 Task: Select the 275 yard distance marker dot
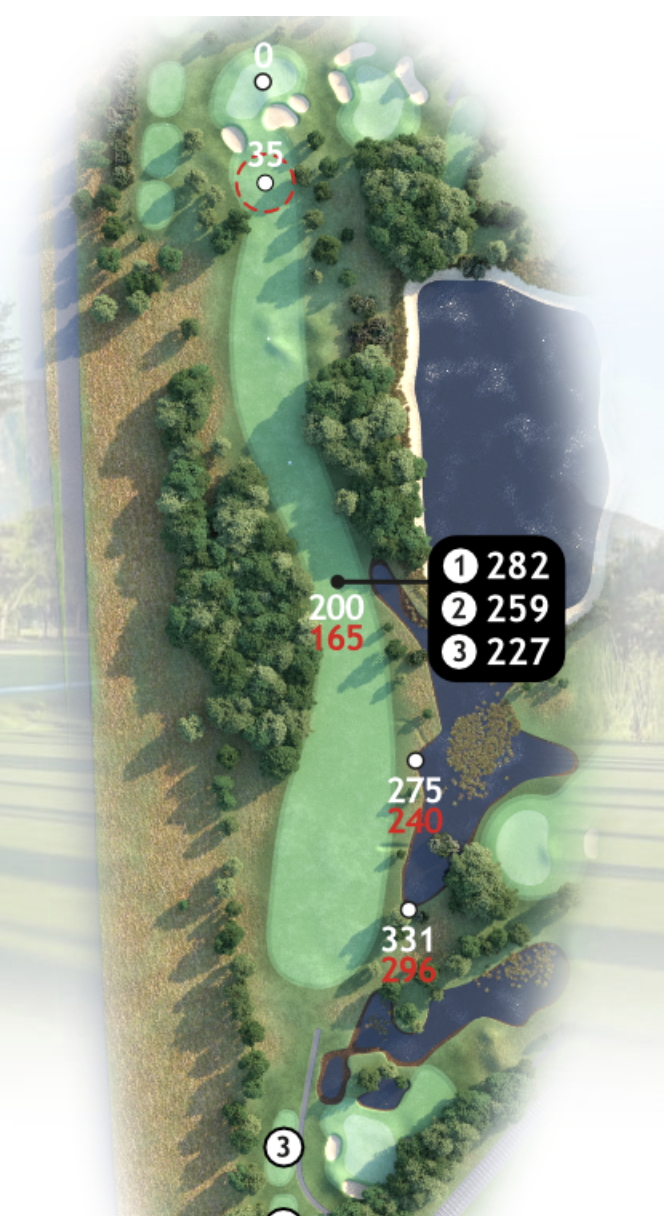coord(415,761)
